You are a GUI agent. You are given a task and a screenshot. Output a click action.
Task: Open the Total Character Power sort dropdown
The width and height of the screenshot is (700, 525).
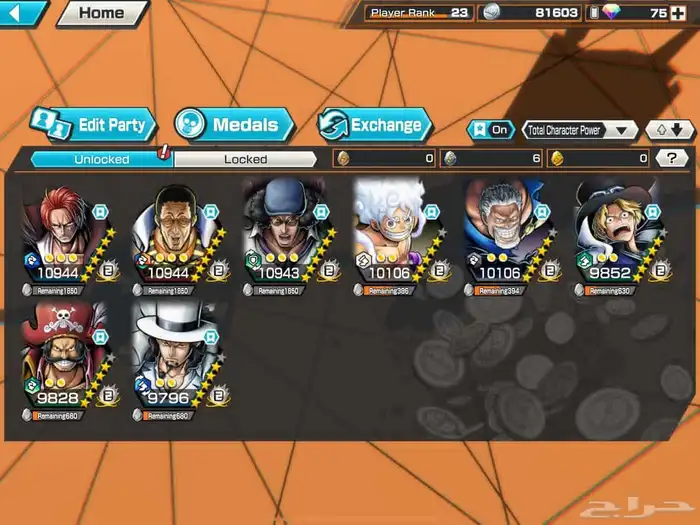(580, 130)
